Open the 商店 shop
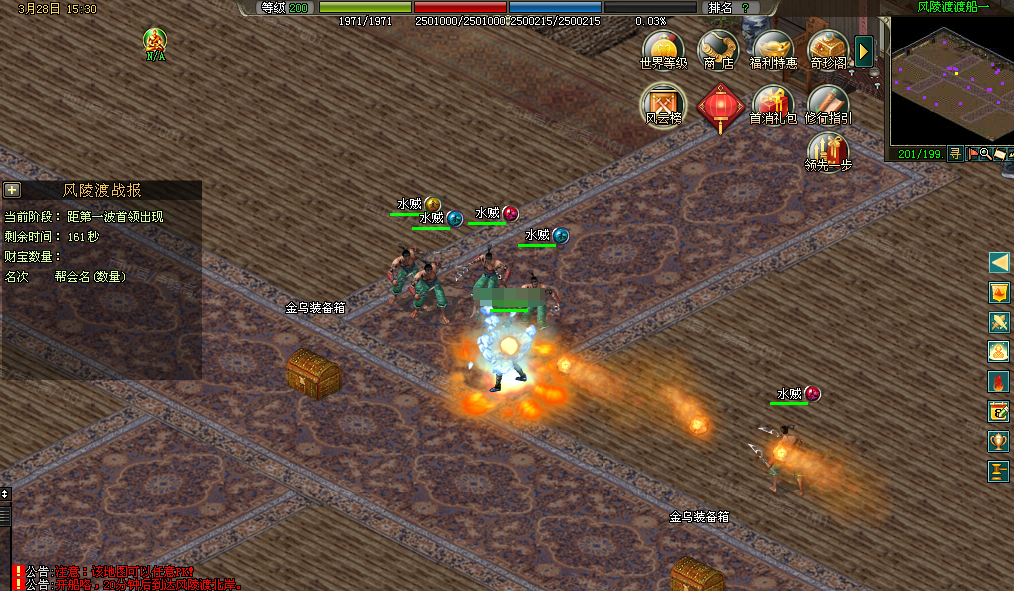This screenshot has height=591, width=1014. coord(718,48)
